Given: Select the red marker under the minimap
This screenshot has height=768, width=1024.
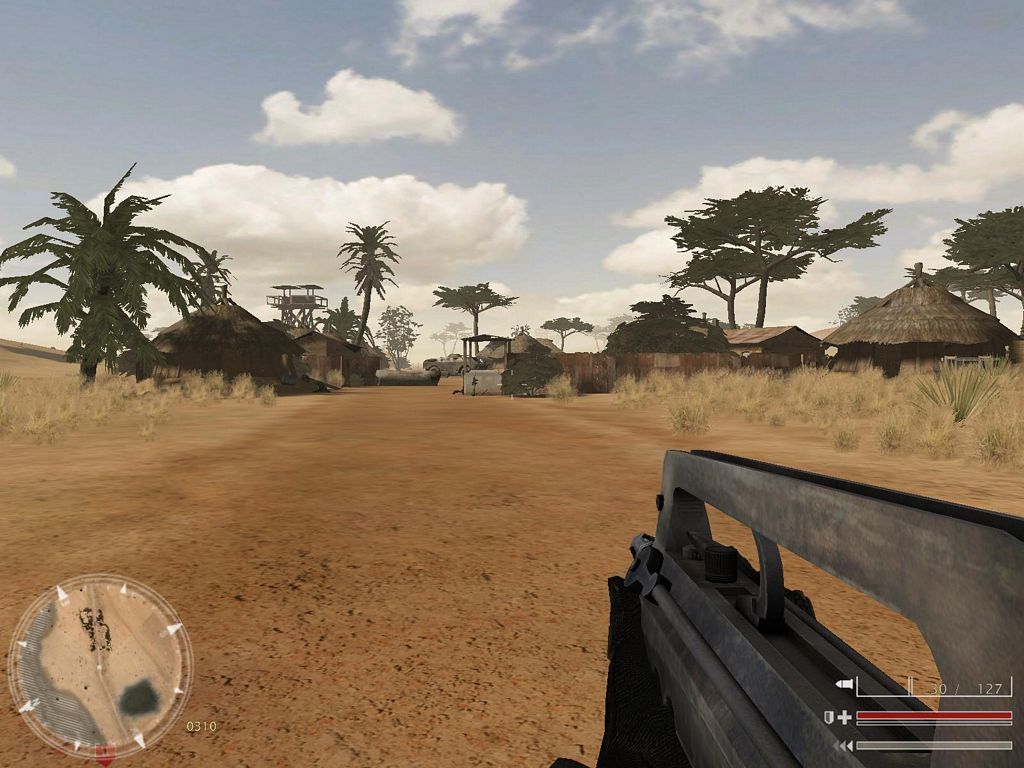Looking at the screenshot, I should 104,753.
